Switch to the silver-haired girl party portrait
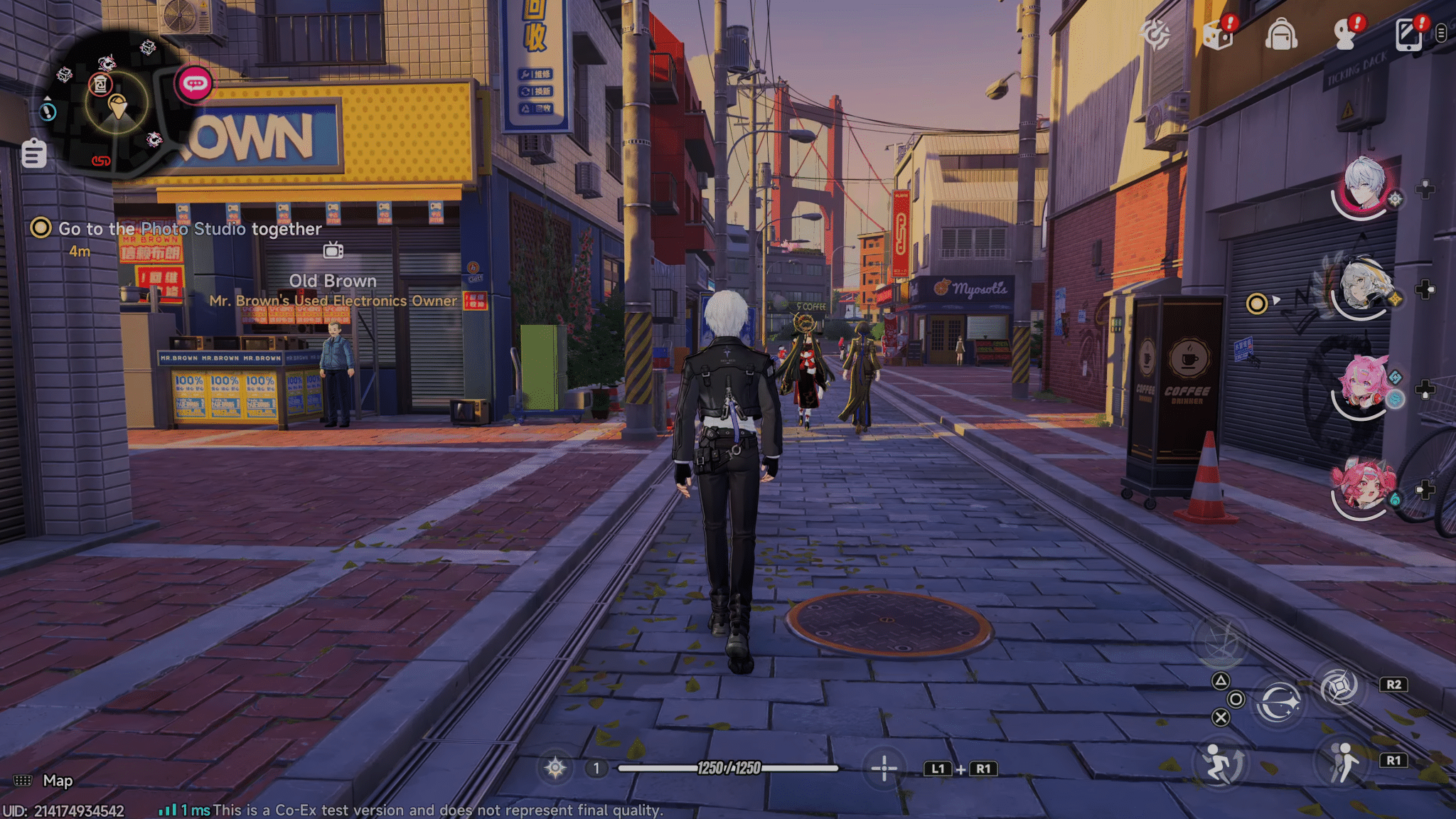This screenshot has height=819, width=1456. 1361,287
